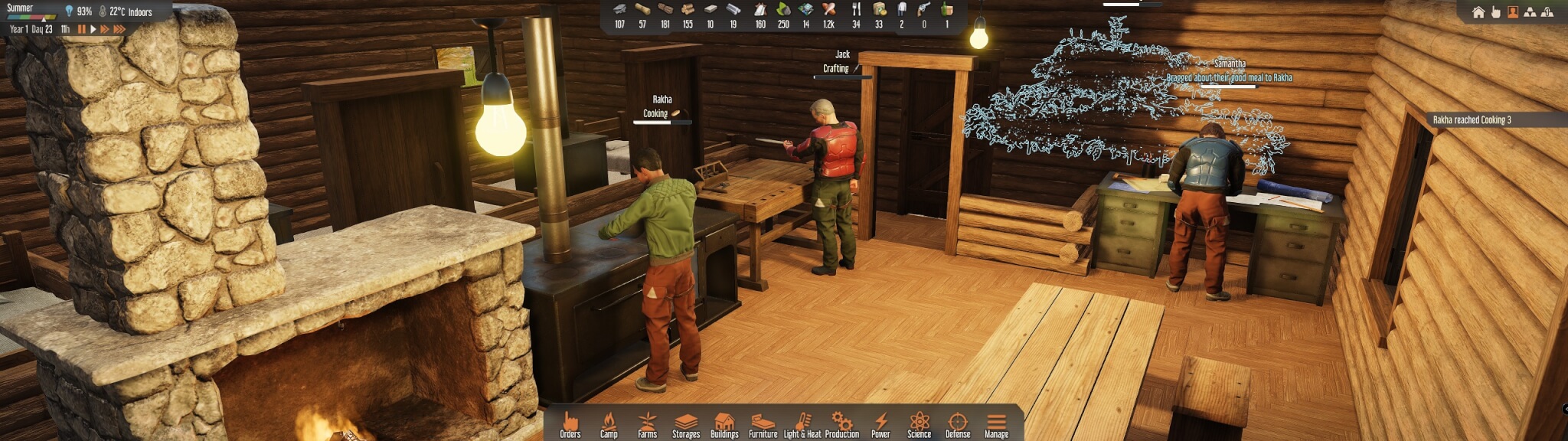Click the house icon in top-right panel
The width and height of the screenshot is (1568, 441).
click(x=1478, y=12)
